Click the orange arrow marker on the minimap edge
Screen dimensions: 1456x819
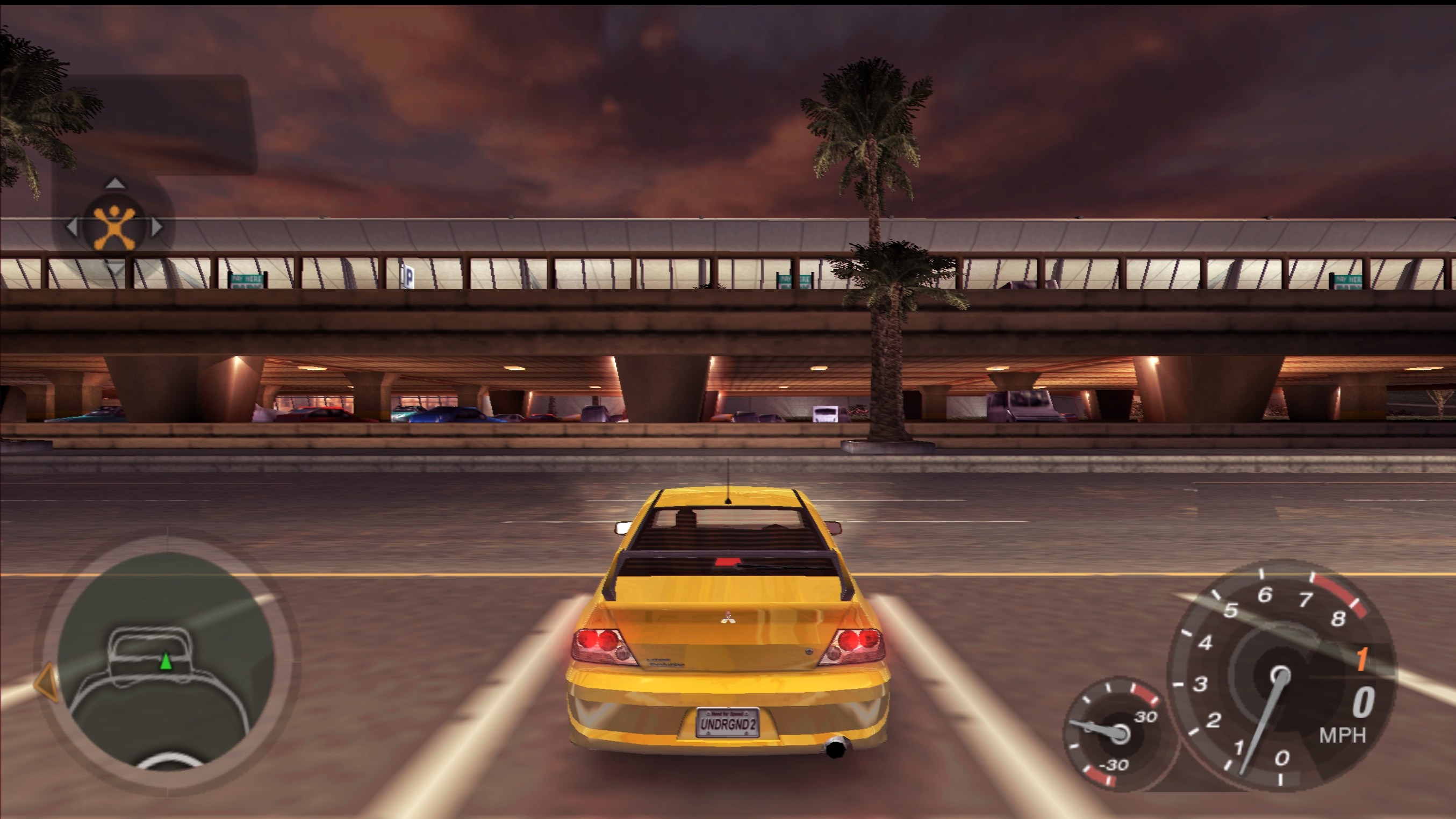tap(47, 682)
